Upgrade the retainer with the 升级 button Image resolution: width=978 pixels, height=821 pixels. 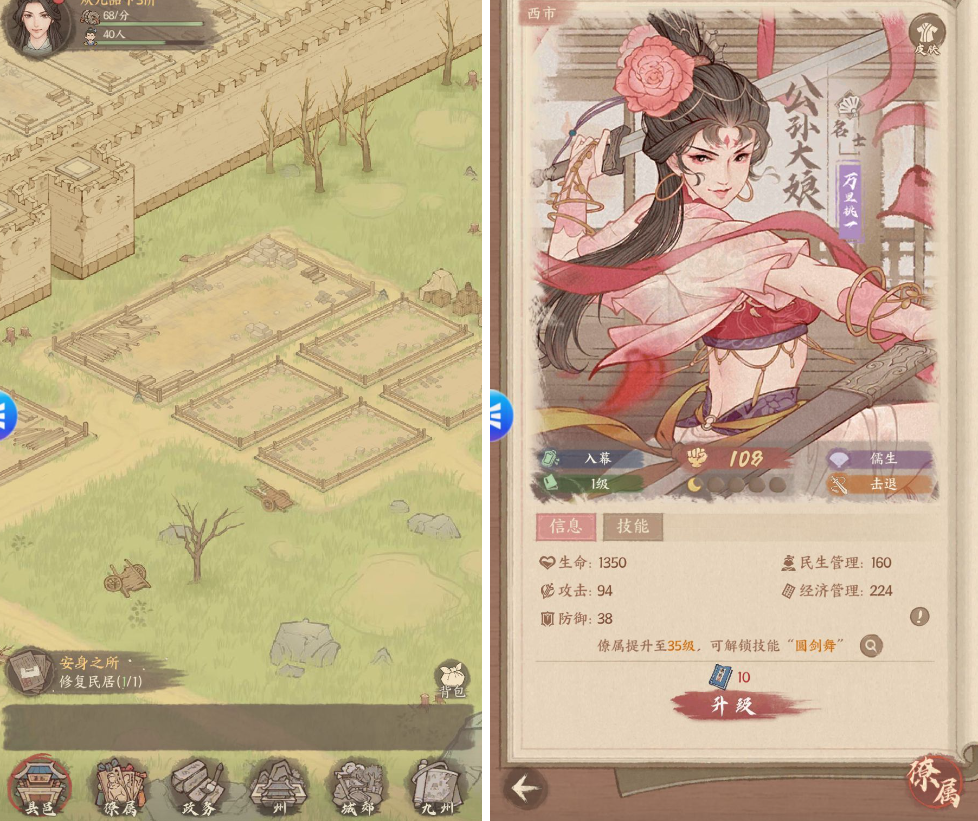(732, 705)
